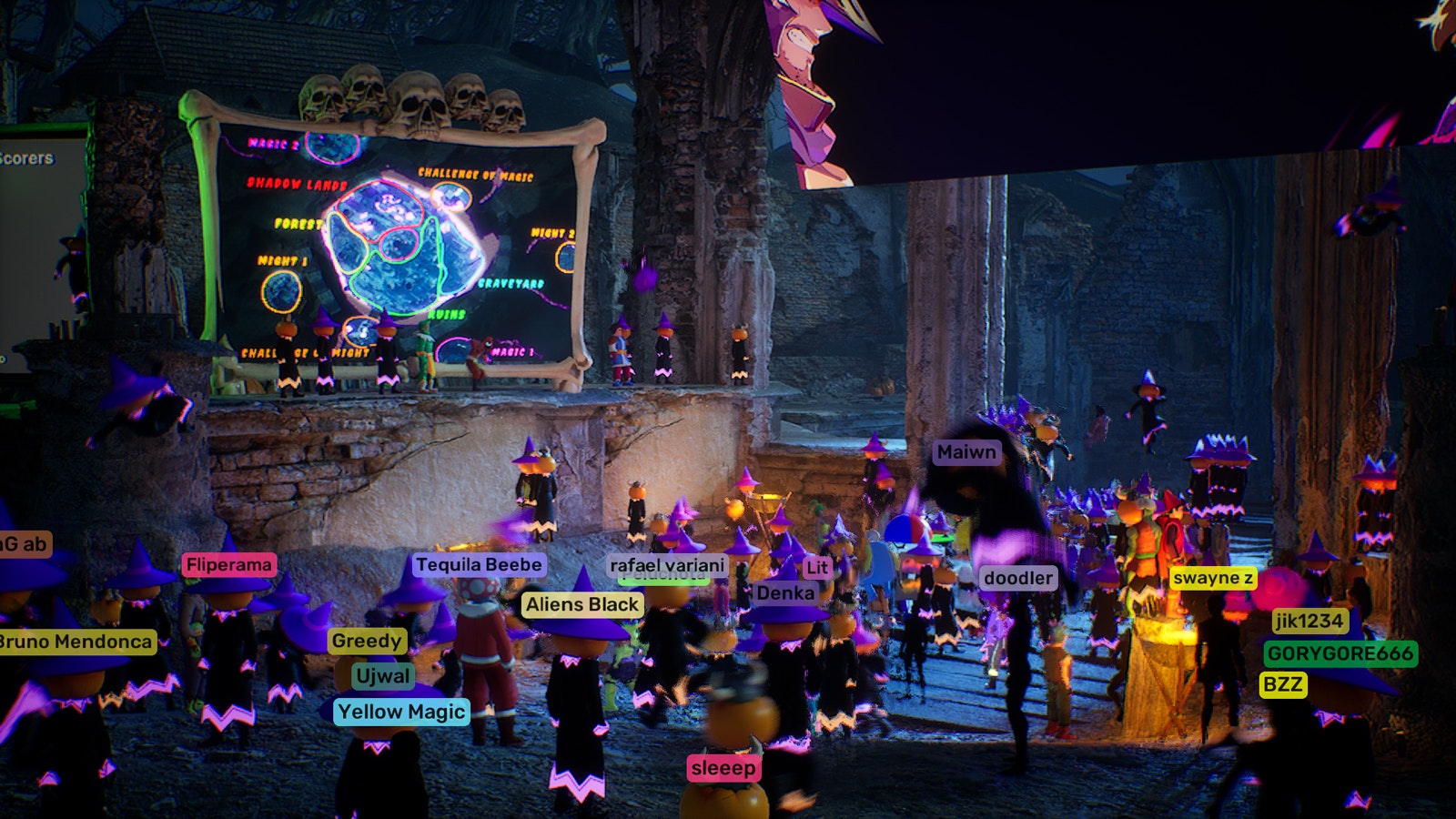Click the Maiwn player label
The height and width of the screenshot is (819, 1456).
966,452
